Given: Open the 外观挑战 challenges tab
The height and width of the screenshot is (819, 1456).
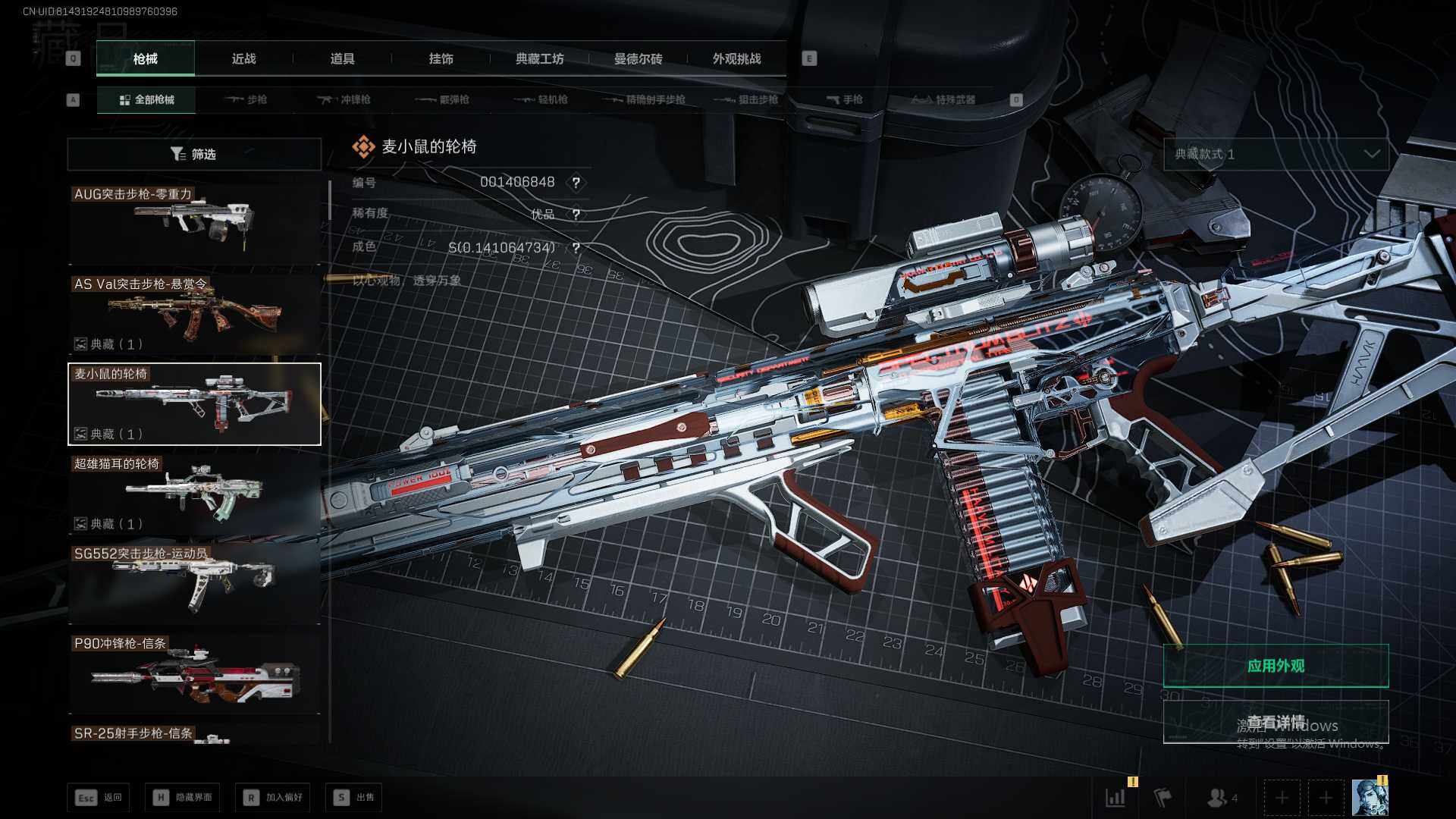Looking at the screenshot, I should pos(736,58).
